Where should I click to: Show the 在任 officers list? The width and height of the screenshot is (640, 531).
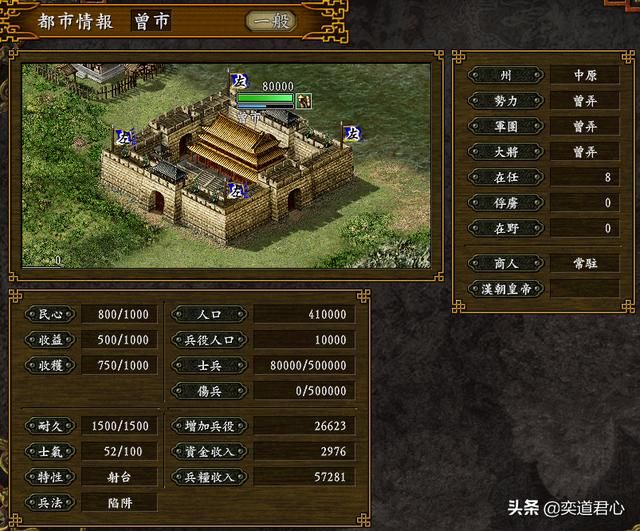click(505, 178)
